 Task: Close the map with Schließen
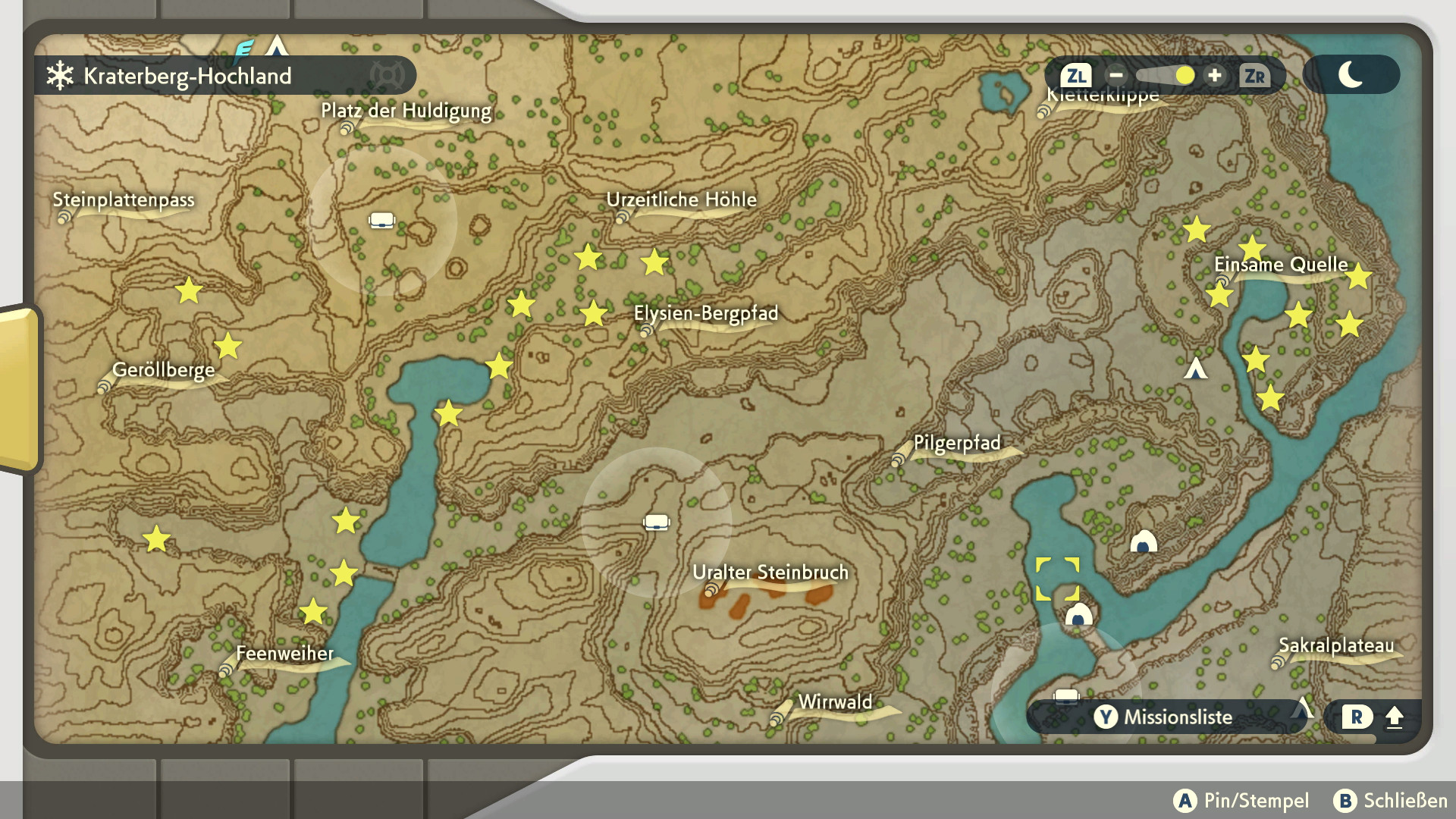pyautogui.click(x=1391, y=800)
